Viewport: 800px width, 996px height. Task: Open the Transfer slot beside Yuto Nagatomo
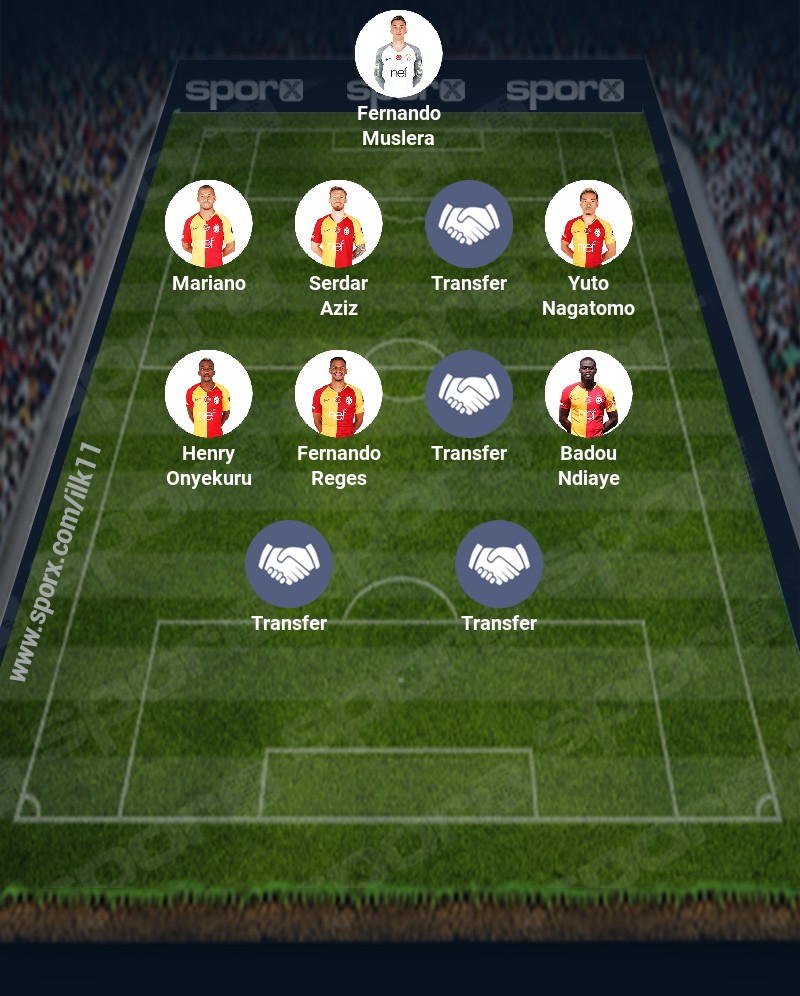[468, 224]
